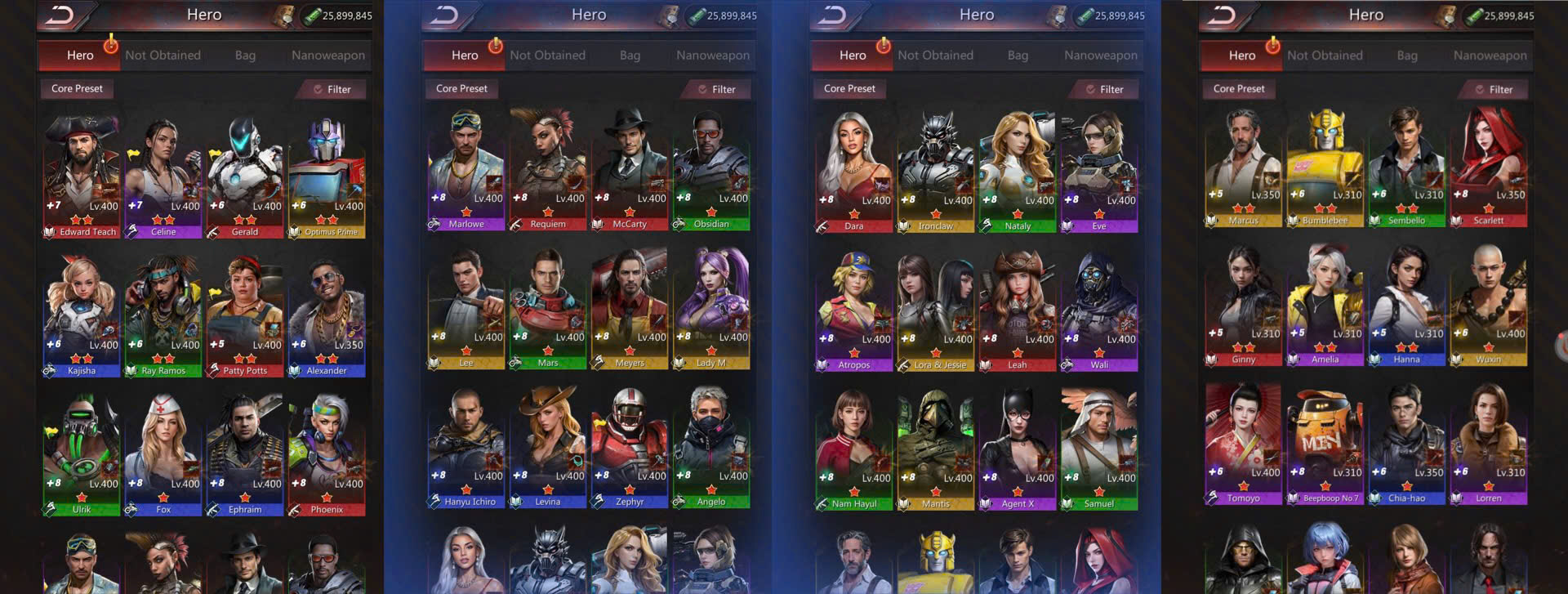
Task: Select the hero named Phoenix
Action: pos(327,449)
